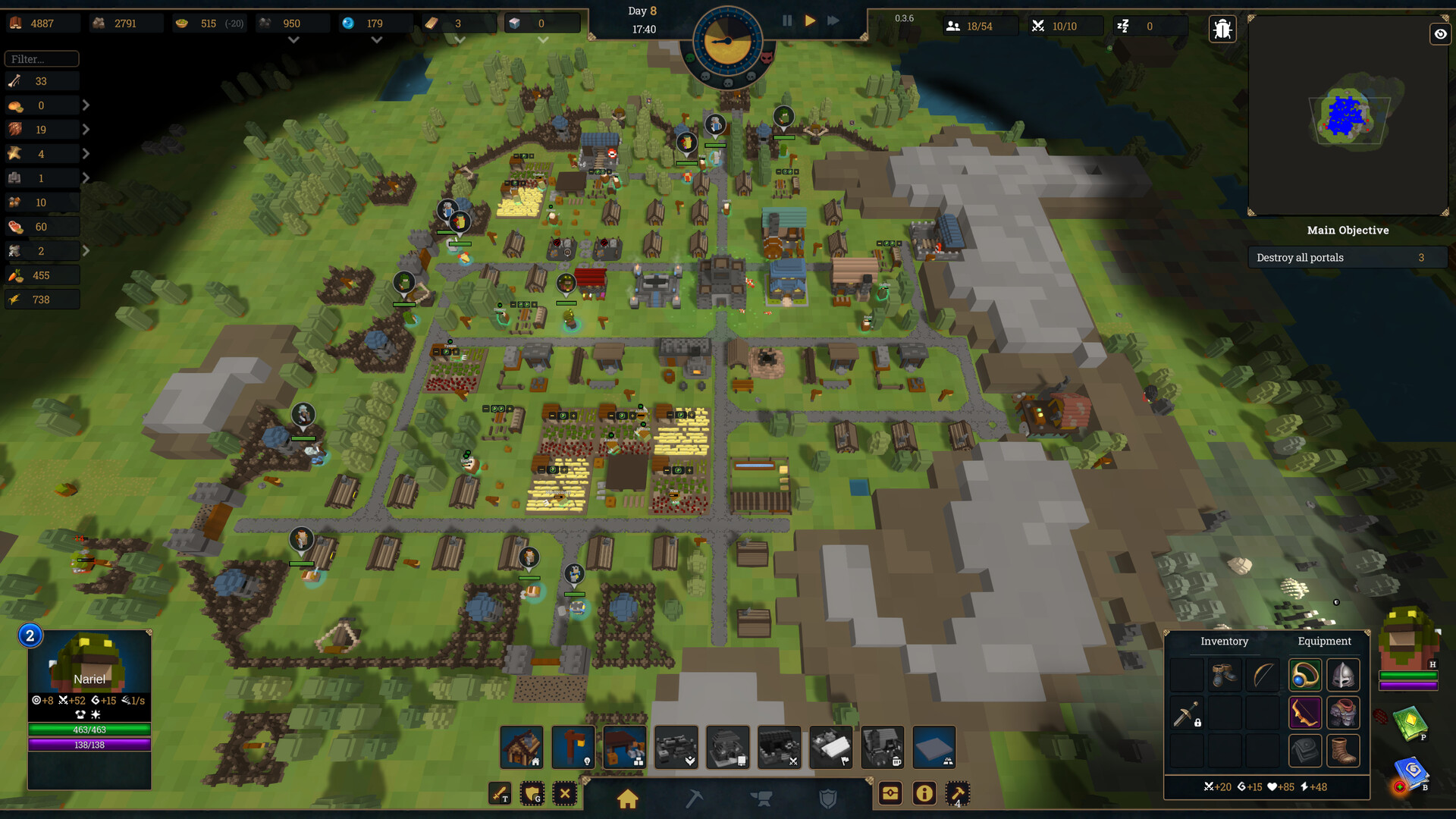1456x819 pixels.
Task: Switch to the Inventory tab
Action: click(1224, 641)
